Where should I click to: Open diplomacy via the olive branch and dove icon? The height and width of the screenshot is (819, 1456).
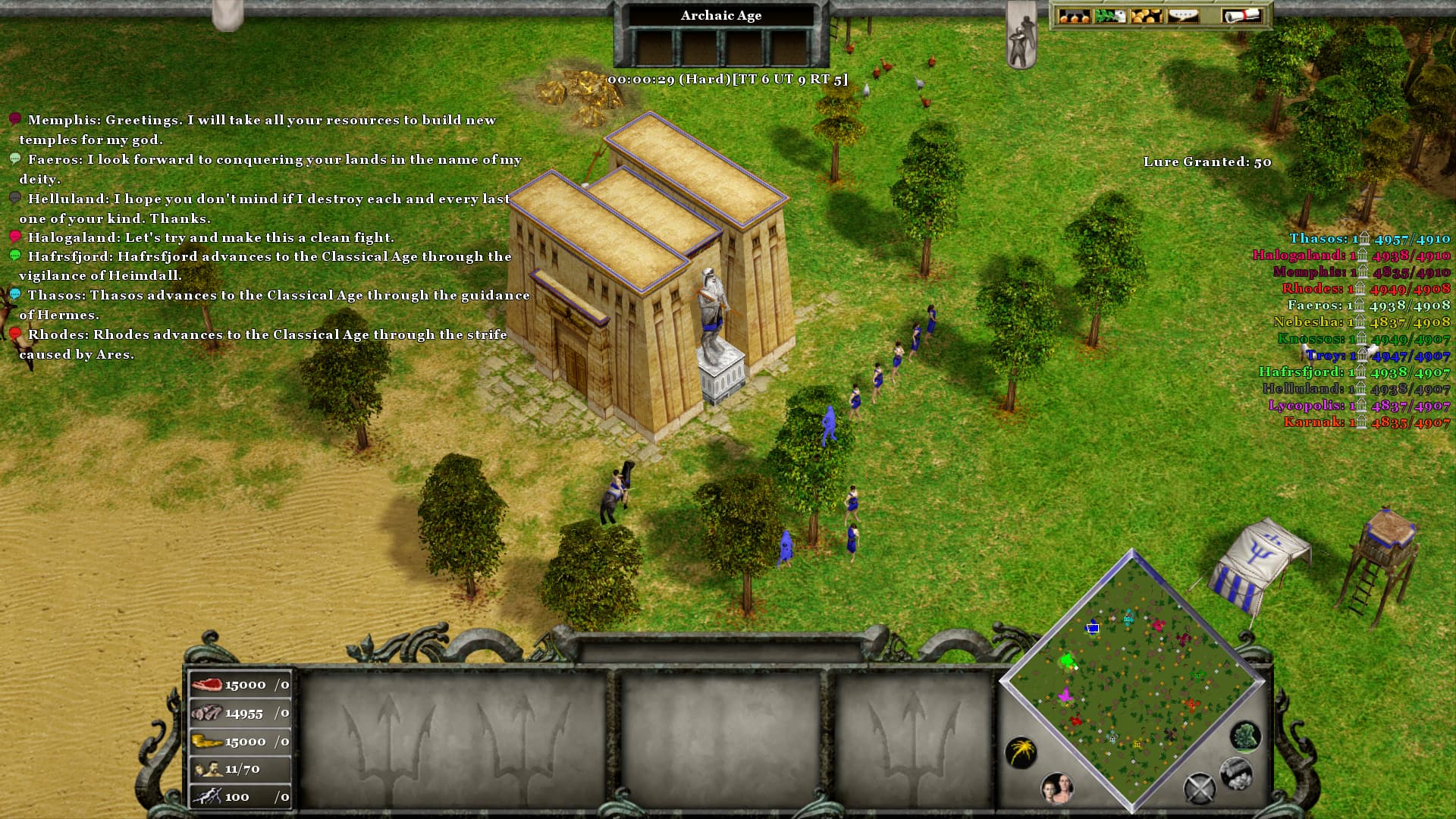[x=1109, y=15]
